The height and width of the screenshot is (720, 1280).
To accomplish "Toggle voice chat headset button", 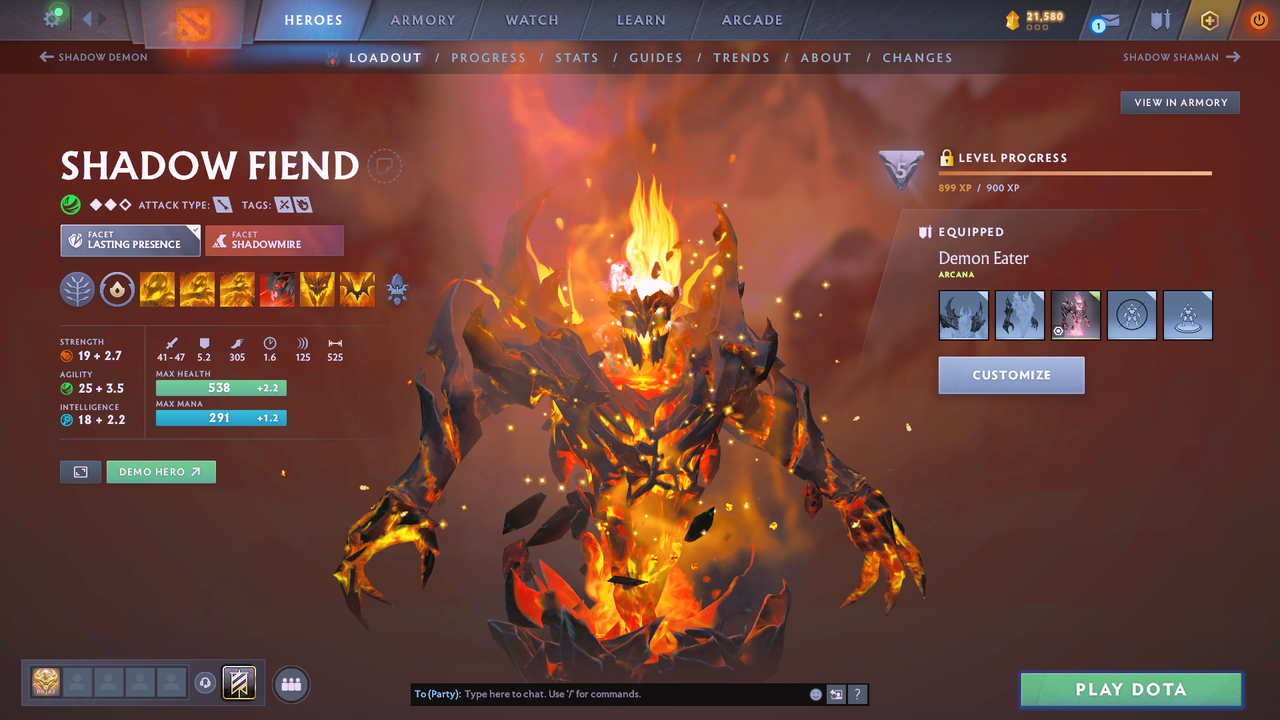I will tap(207, 683).
